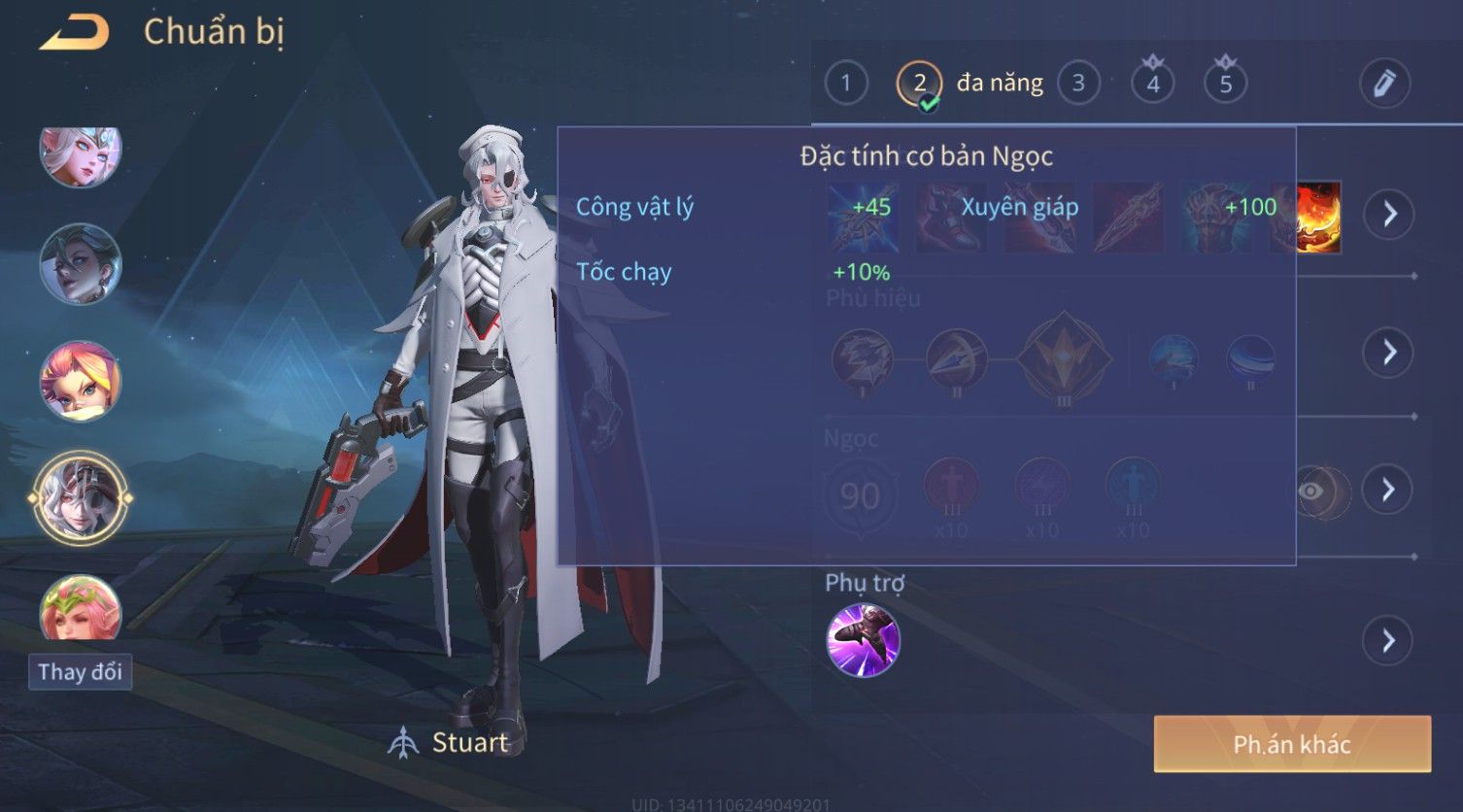Select the highlighted Stuart hero portrait
The width and height of the screenshot is (1463, 812).
[81, 497]
